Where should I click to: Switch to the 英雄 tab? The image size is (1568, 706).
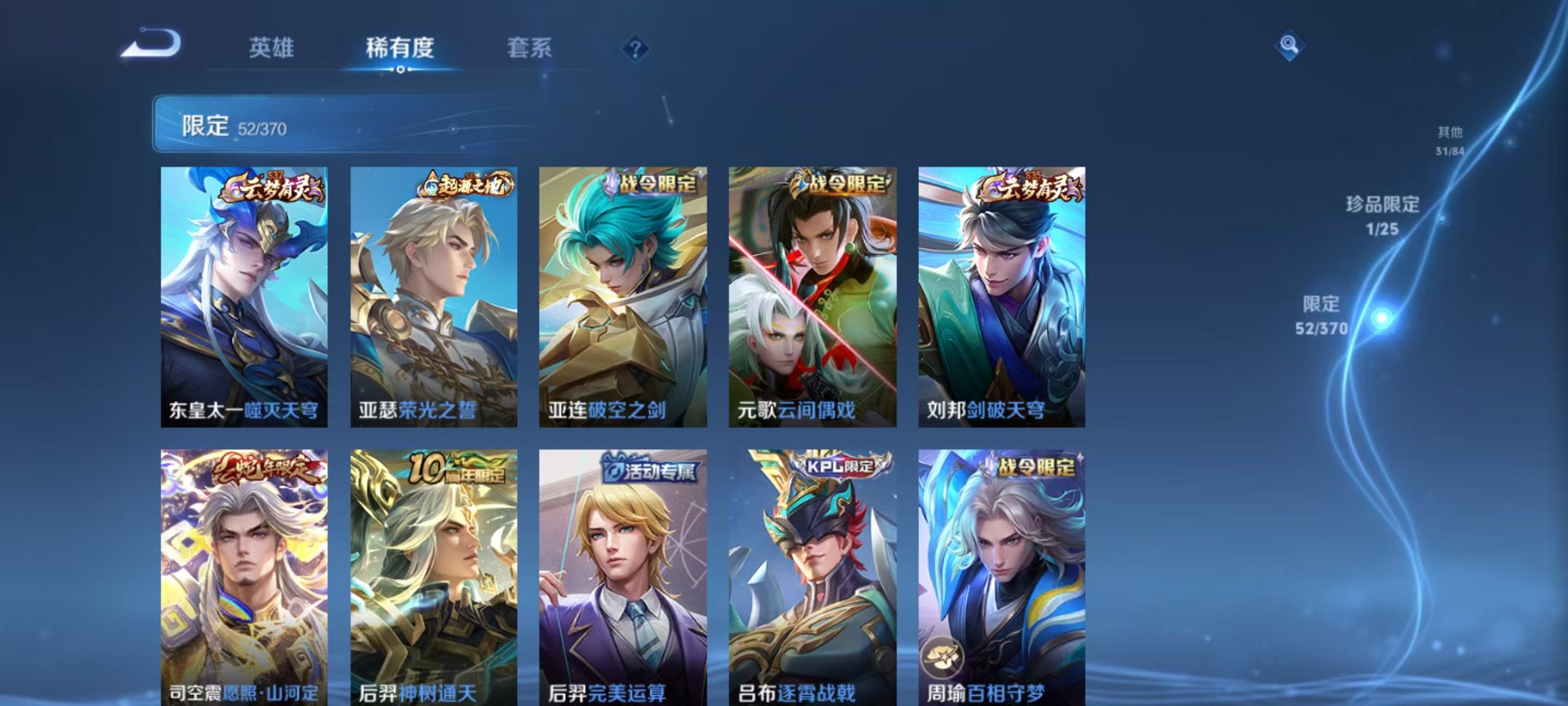[272, 47]
